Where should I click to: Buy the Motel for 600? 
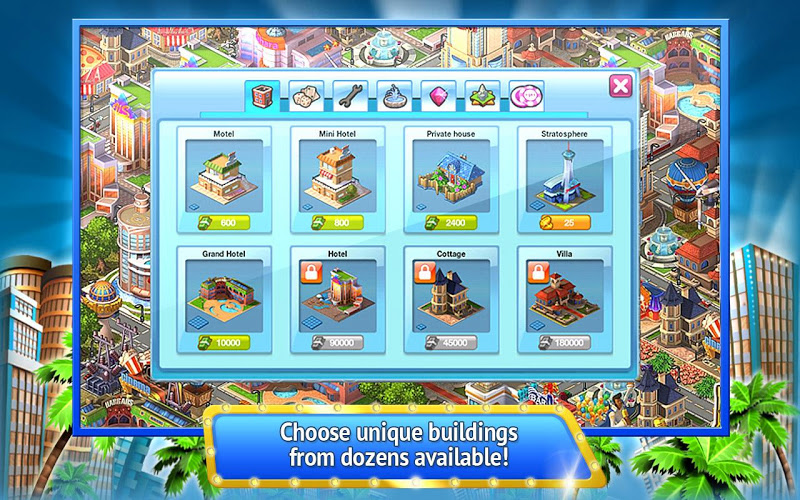[x=224, y=222]
